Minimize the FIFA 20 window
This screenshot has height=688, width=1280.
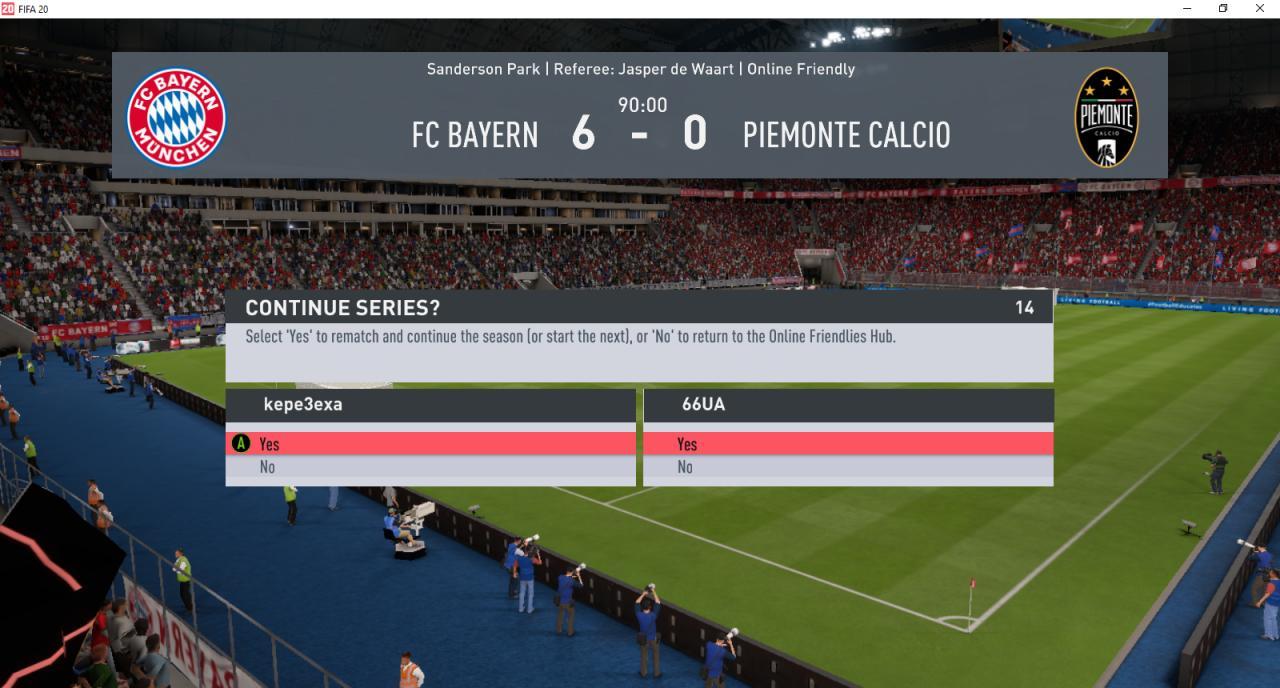[1187, 9]
